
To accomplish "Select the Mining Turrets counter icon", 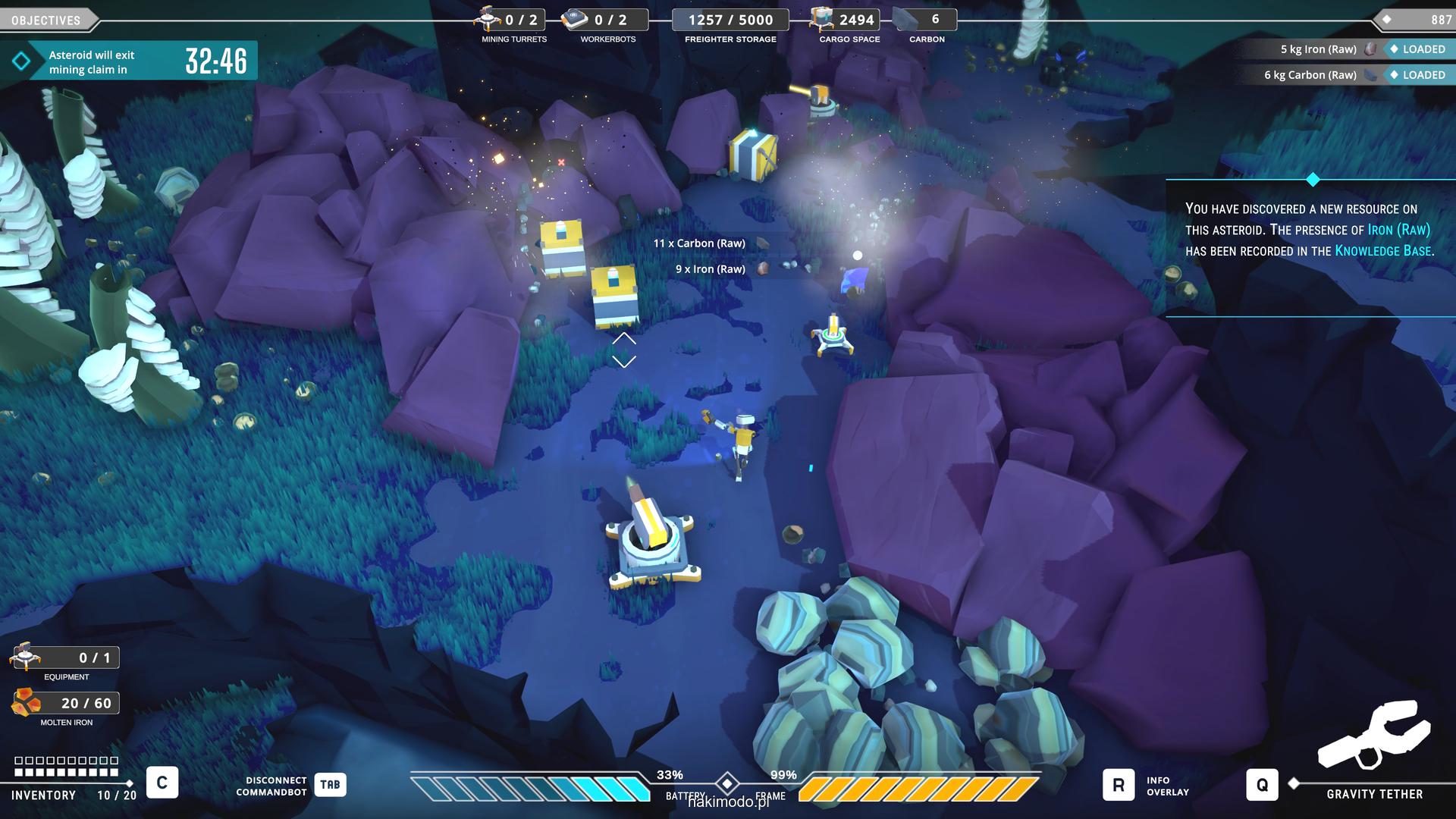I will coord(488,19).
